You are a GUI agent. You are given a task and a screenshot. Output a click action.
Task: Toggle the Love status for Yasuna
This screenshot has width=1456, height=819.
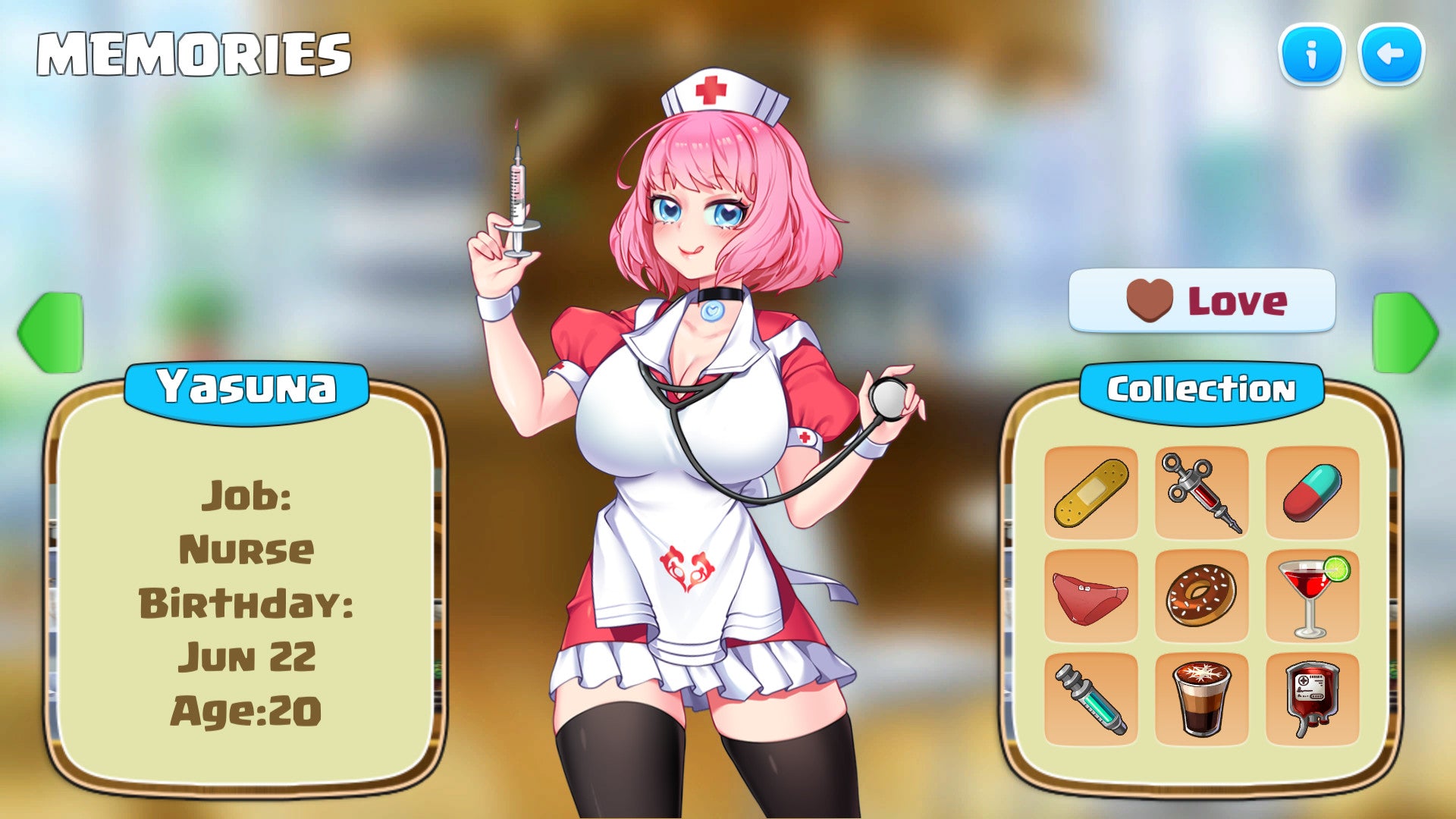point(1202,300)
